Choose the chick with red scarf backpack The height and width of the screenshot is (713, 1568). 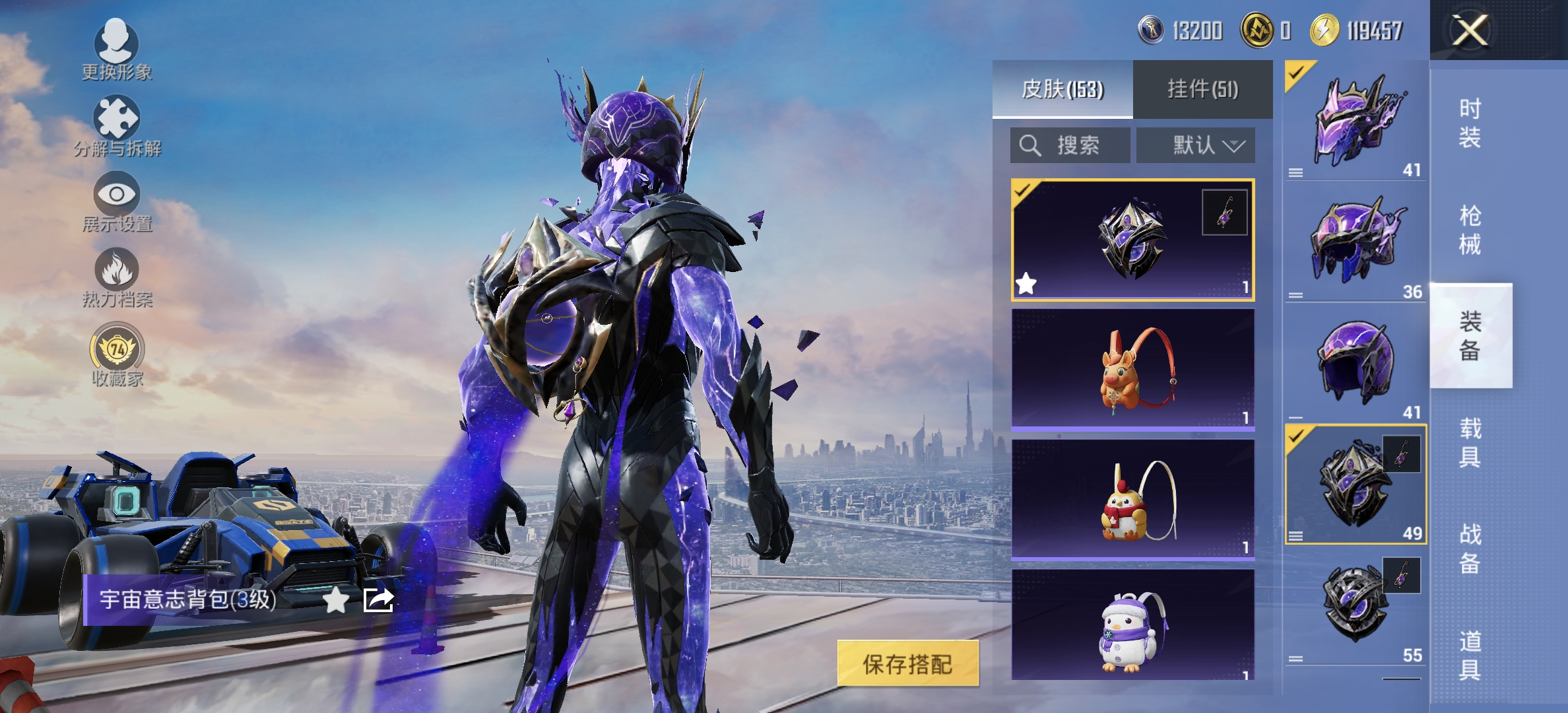[x=1132, y=500]
